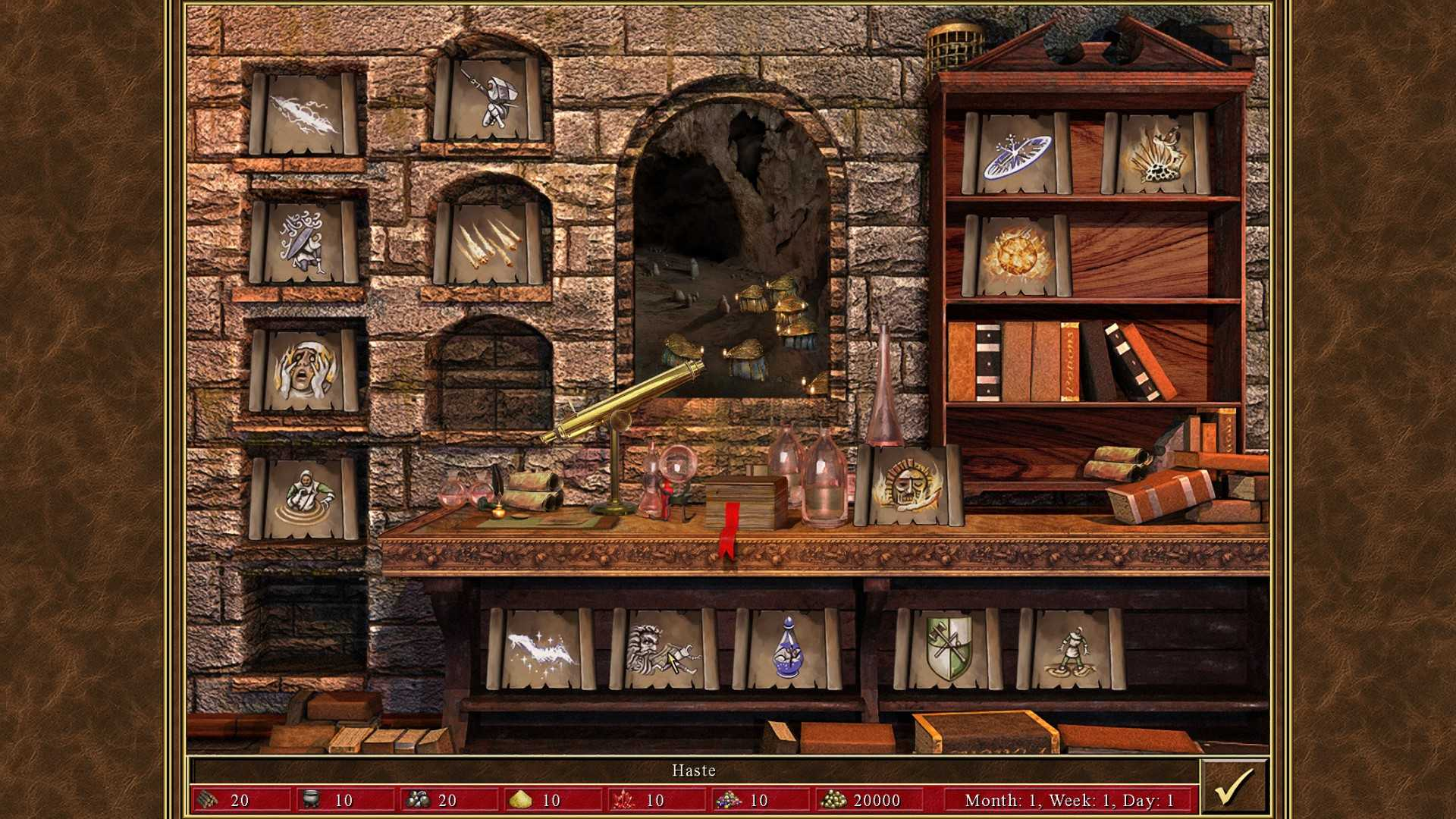Confirm and exit with the checkmark button
The image size is (1456, 819).
(1234, 787)
